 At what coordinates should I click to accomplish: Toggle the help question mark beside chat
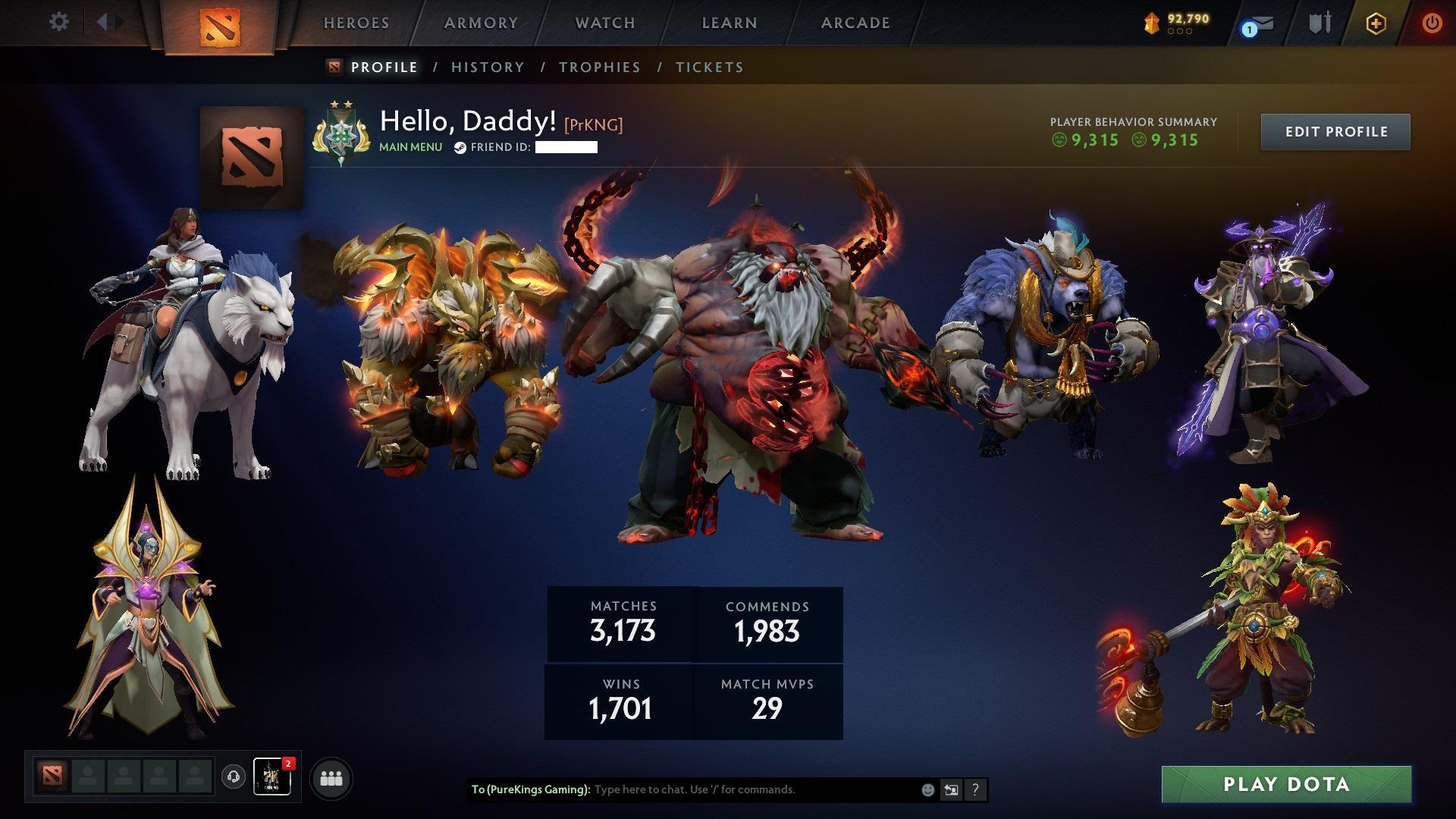pos(975,789)
